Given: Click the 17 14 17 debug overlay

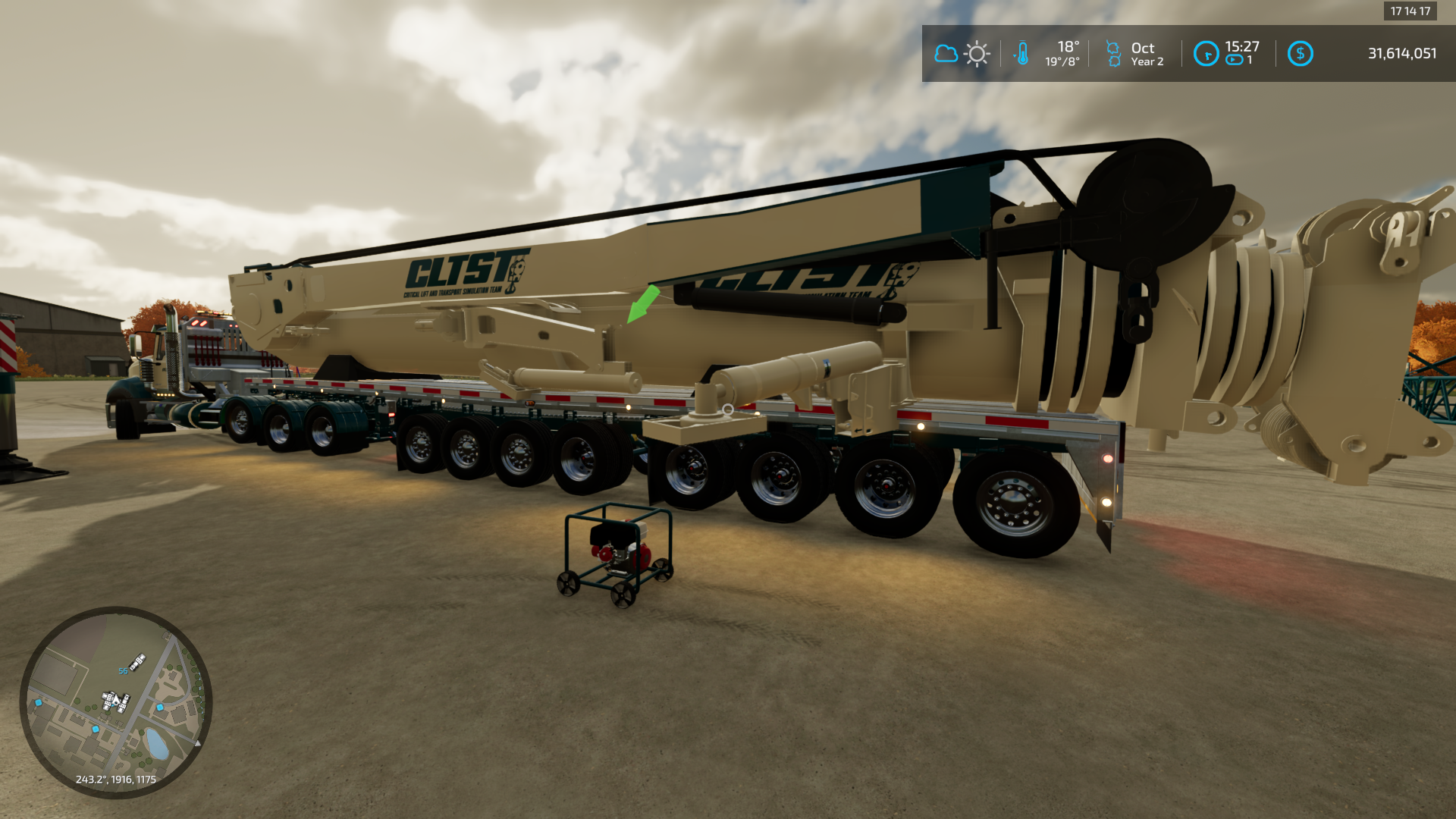Looking at the screenshot, I should [x=1409, y=11].
